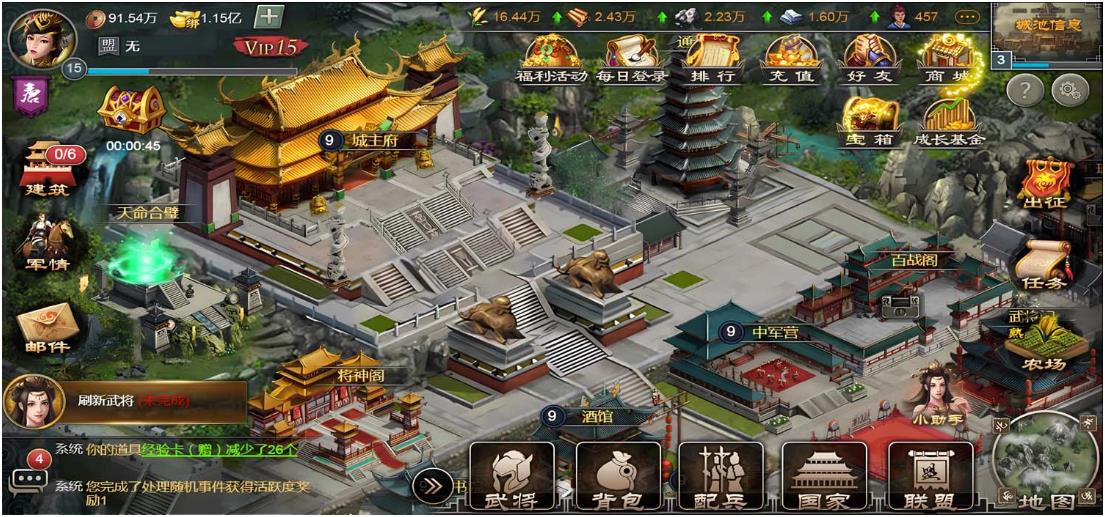Launch 出征 expedition
The width and height of the screenshot is (1105, 517).
[x=1046, y=183]
